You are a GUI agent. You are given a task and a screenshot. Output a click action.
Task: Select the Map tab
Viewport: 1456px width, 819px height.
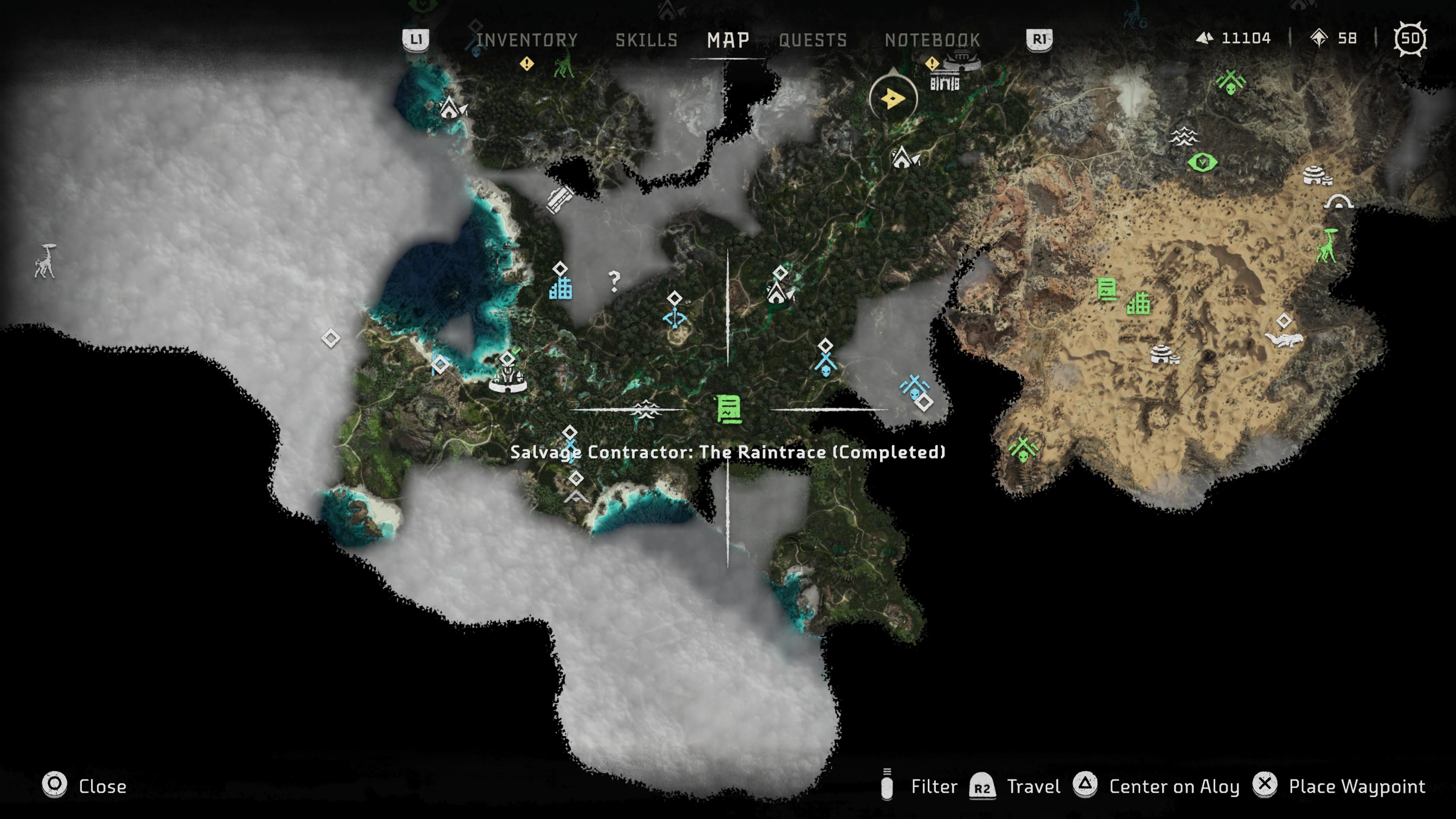point(728,39)
